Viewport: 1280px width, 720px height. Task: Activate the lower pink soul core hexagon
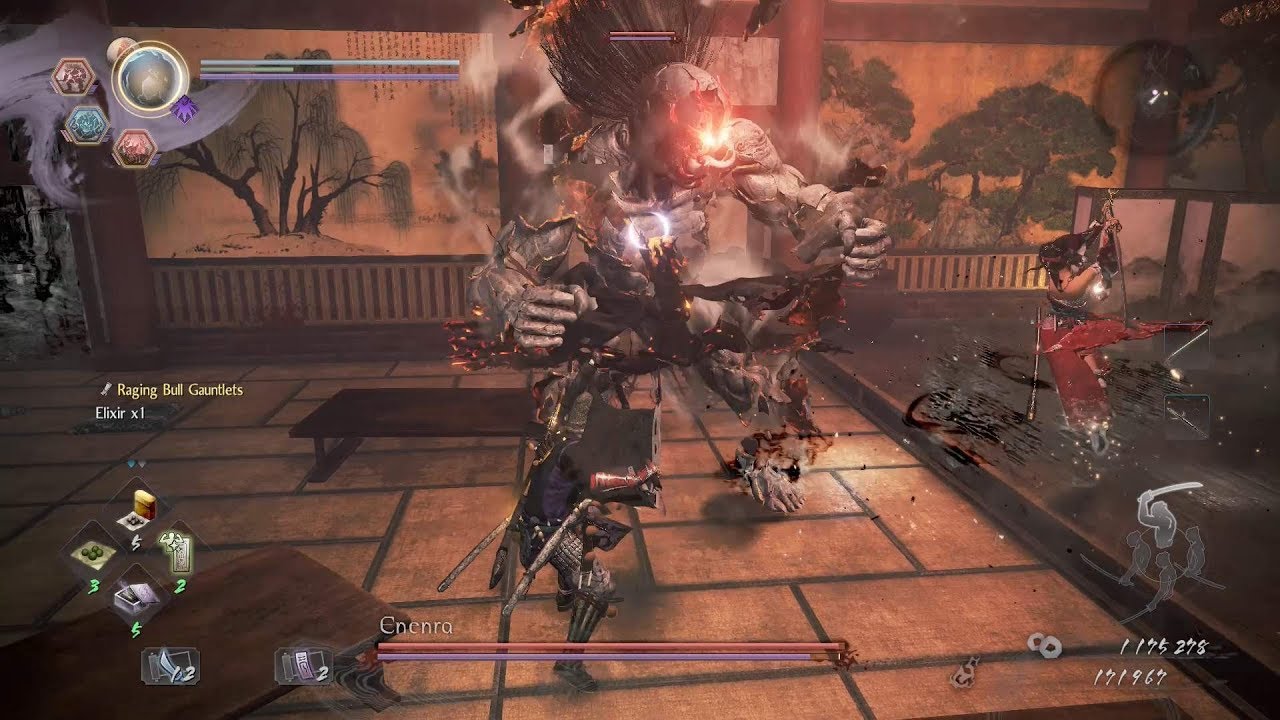point(134,148)
